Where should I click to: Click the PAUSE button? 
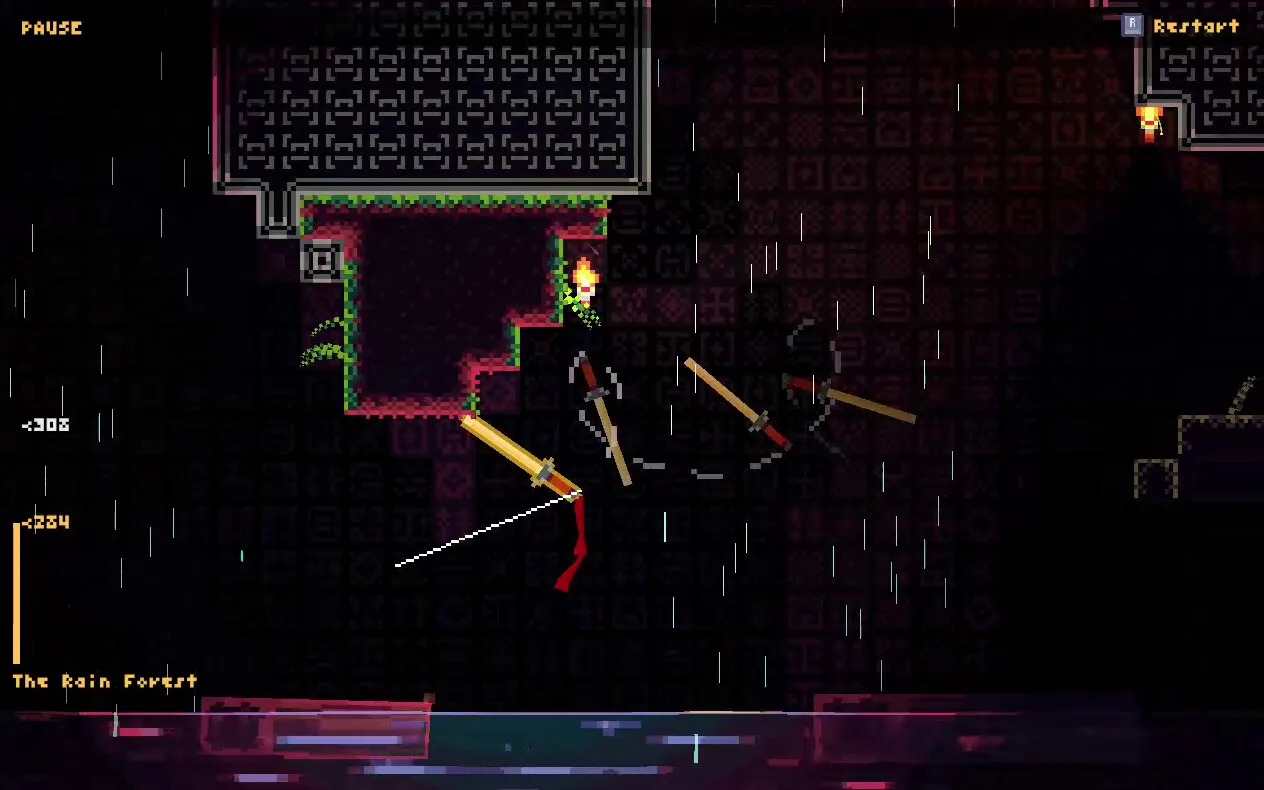tap(51, 28)
